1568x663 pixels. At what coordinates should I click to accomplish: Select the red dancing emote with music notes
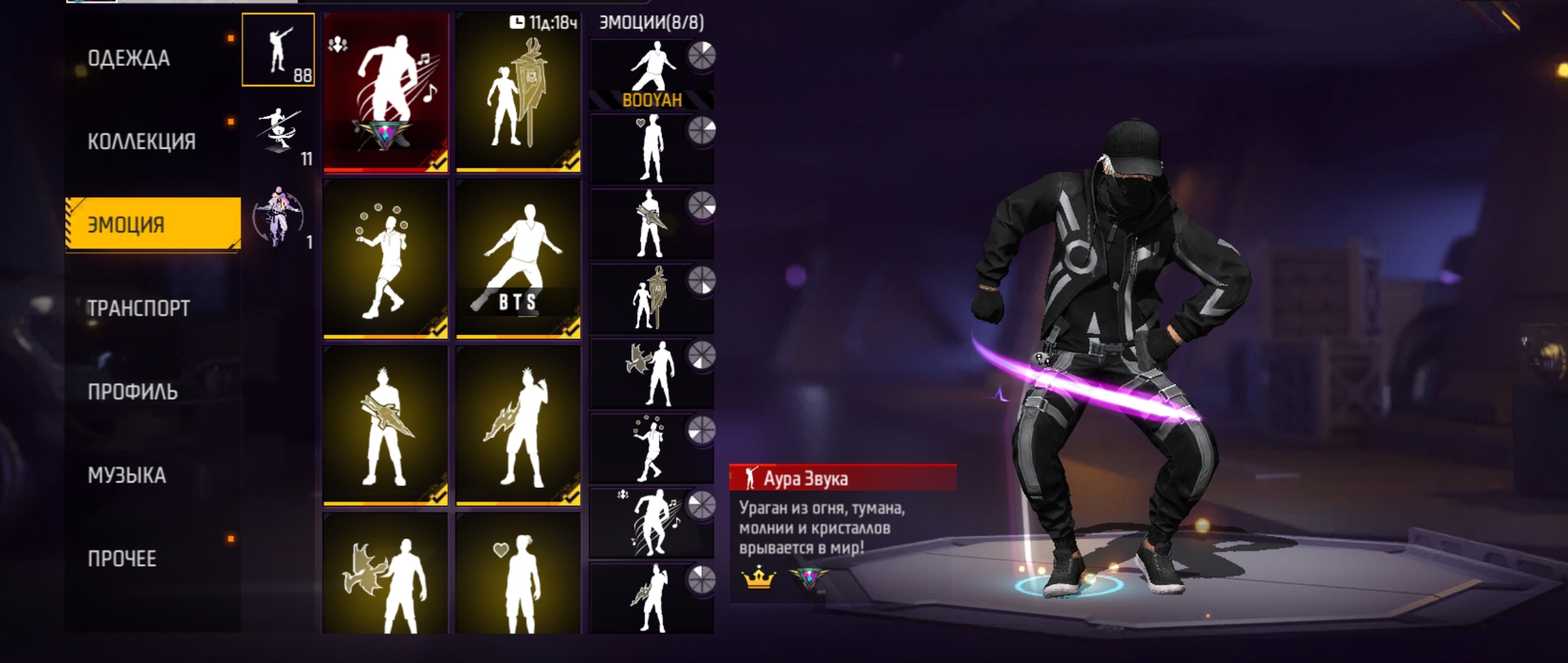point(386,92)
